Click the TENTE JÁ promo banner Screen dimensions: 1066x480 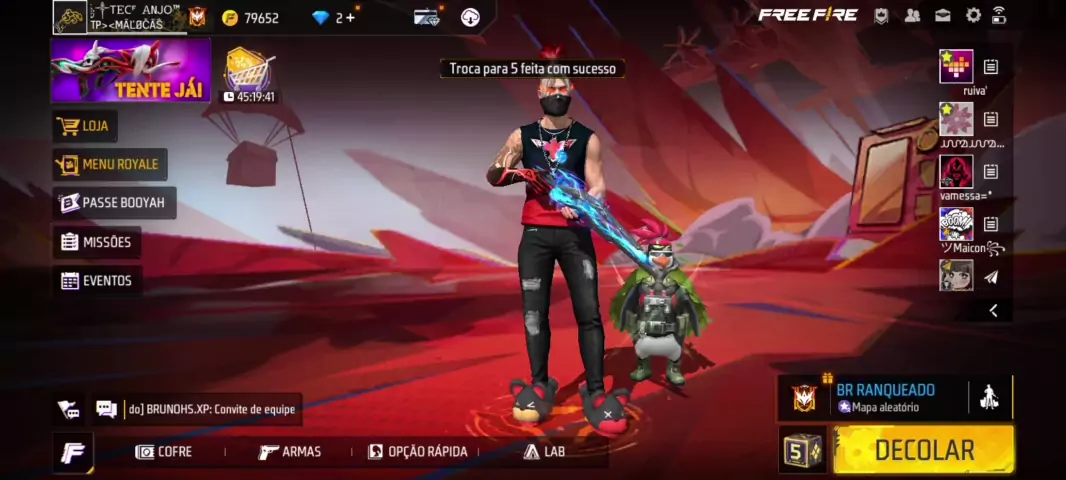(x=131, y=71)
